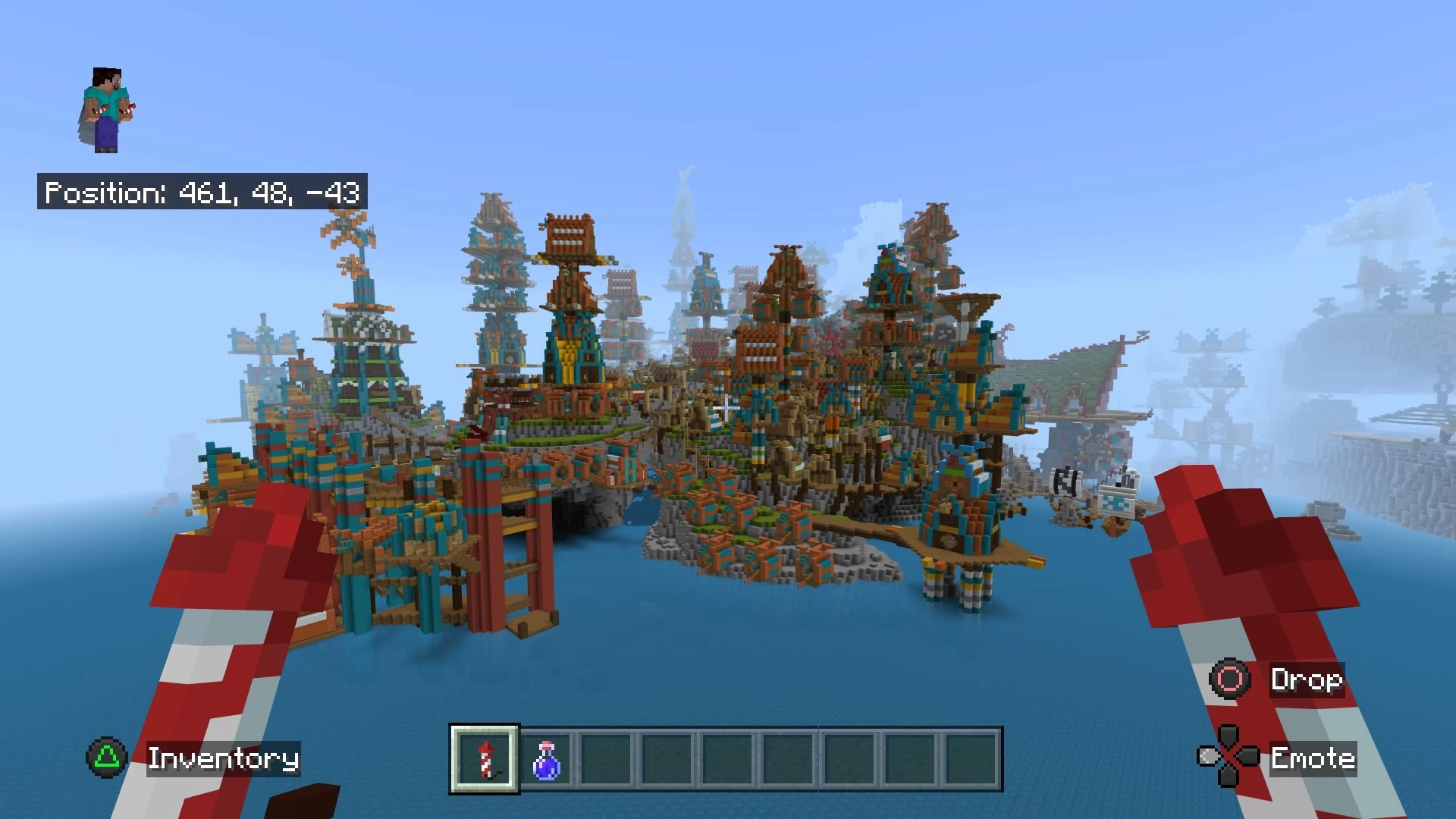Click the crosshair at screen center
This screenshot has height=819, width=1456.
point(728,409)
